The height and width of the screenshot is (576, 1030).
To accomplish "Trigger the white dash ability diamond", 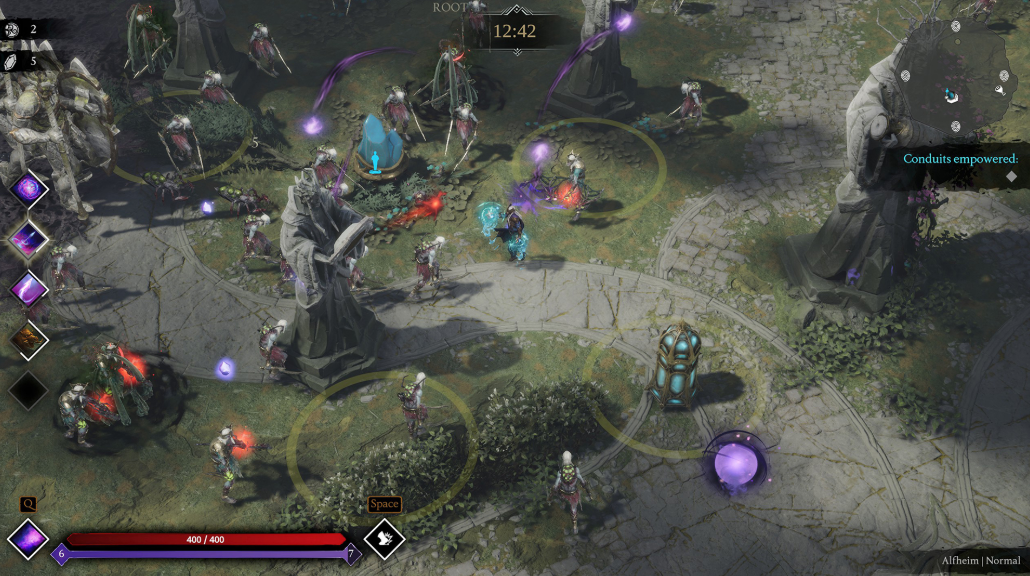I will point(384,539).
